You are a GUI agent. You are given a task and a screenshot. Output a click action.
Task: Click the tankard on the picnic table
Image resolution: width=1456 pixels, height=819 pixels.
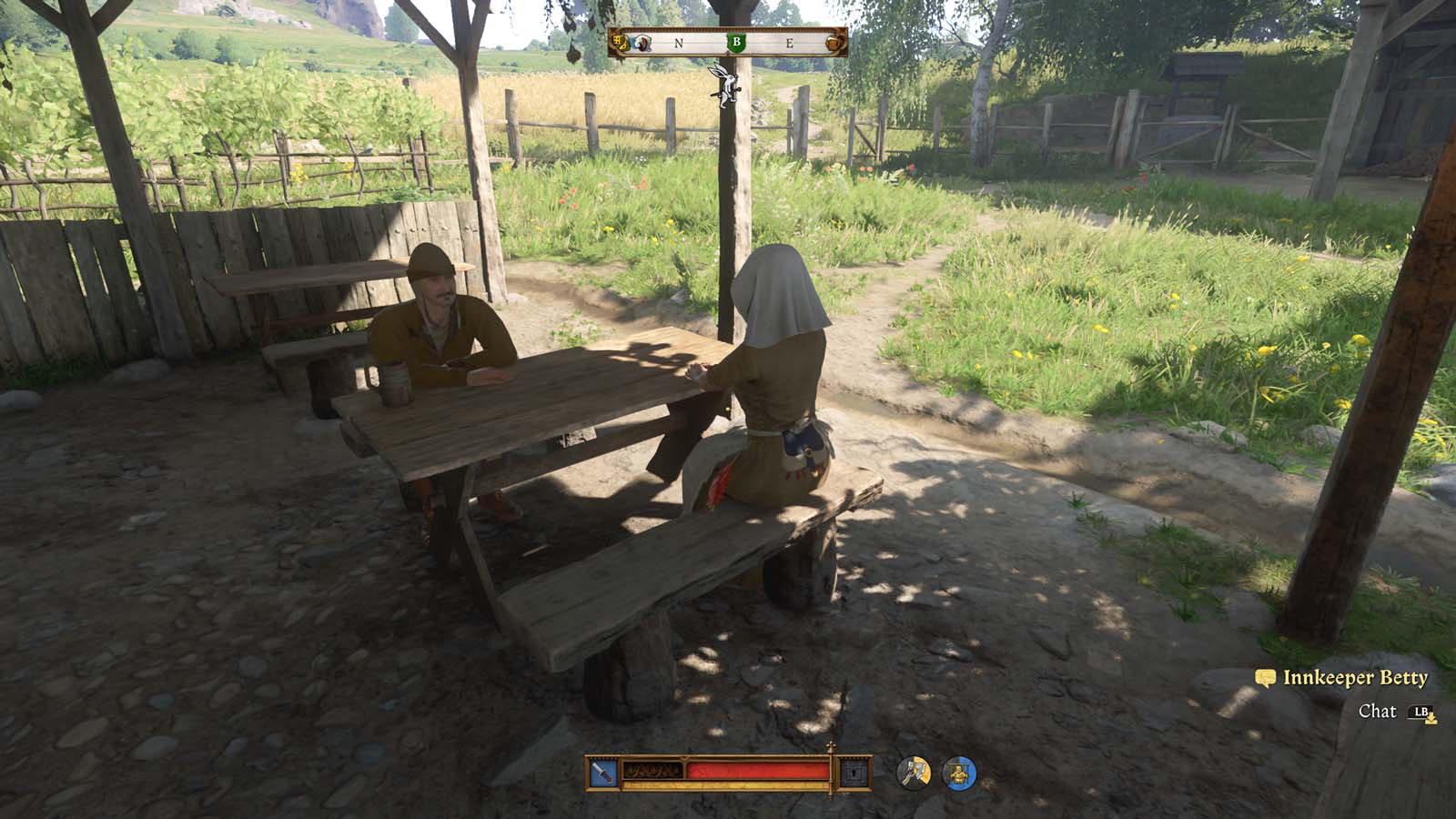pos(394,384)
